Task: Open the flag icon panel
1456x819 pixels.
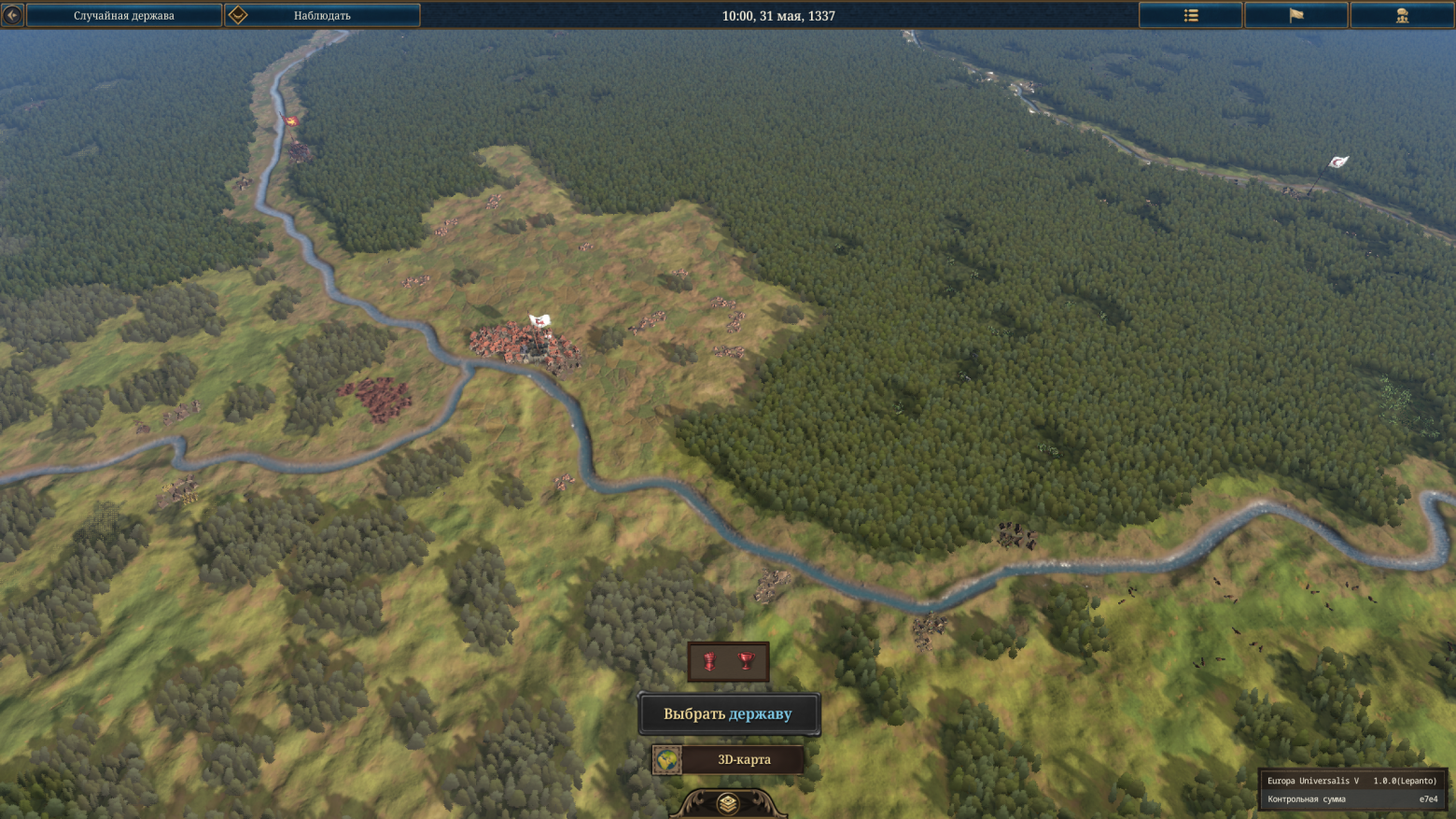Action: pyautogui.click(x=1295, y=16)
